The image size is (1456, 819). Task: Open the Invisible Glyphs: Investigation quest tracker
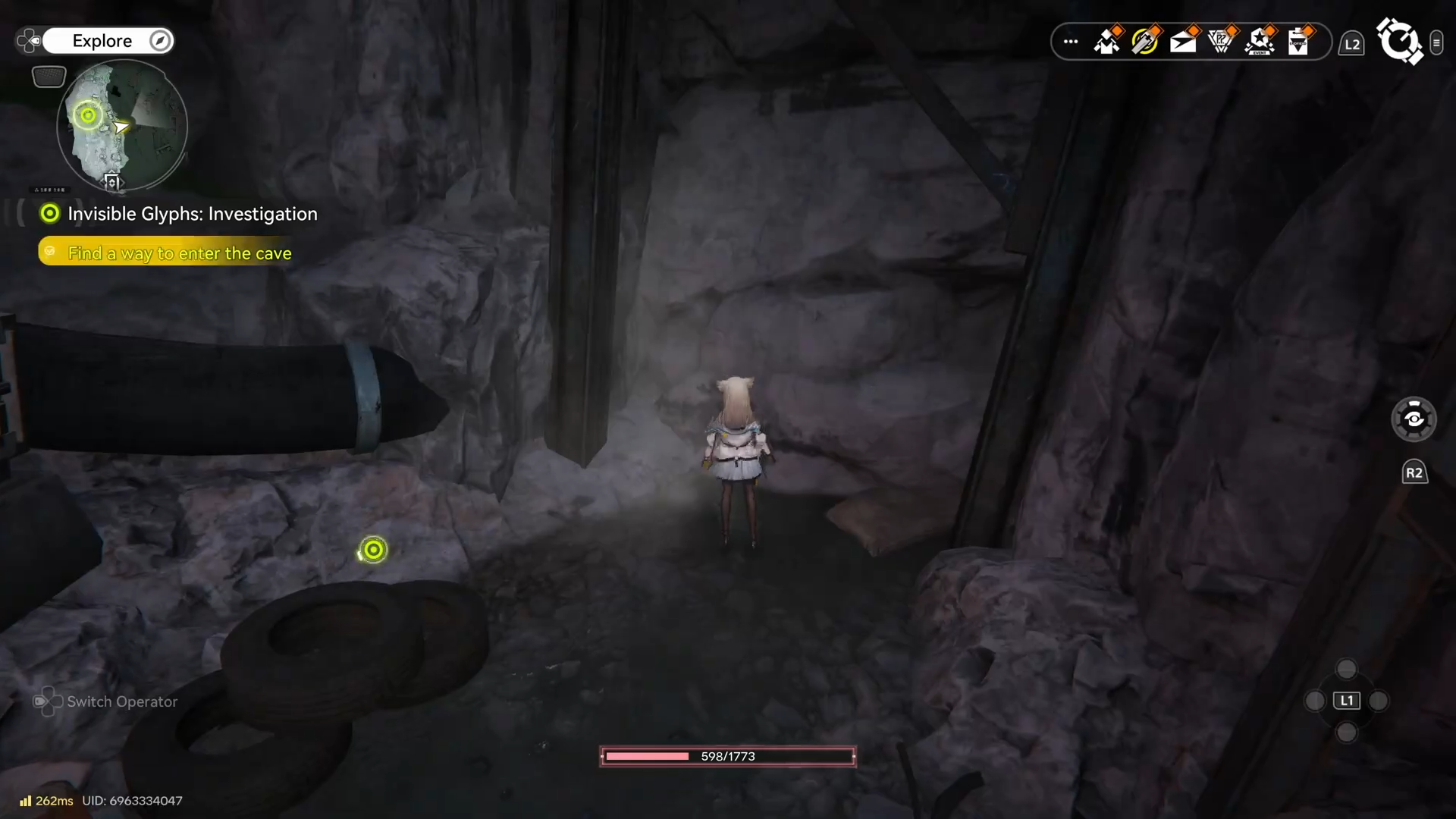192,215
